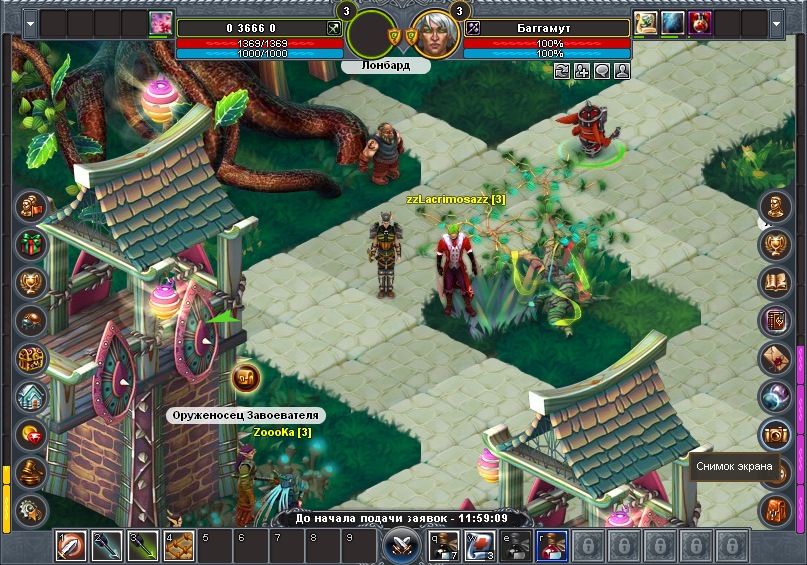This screenshot has width=807, height=565.
Task: Open the red gem and coin shop
Action: click(31, 434)
